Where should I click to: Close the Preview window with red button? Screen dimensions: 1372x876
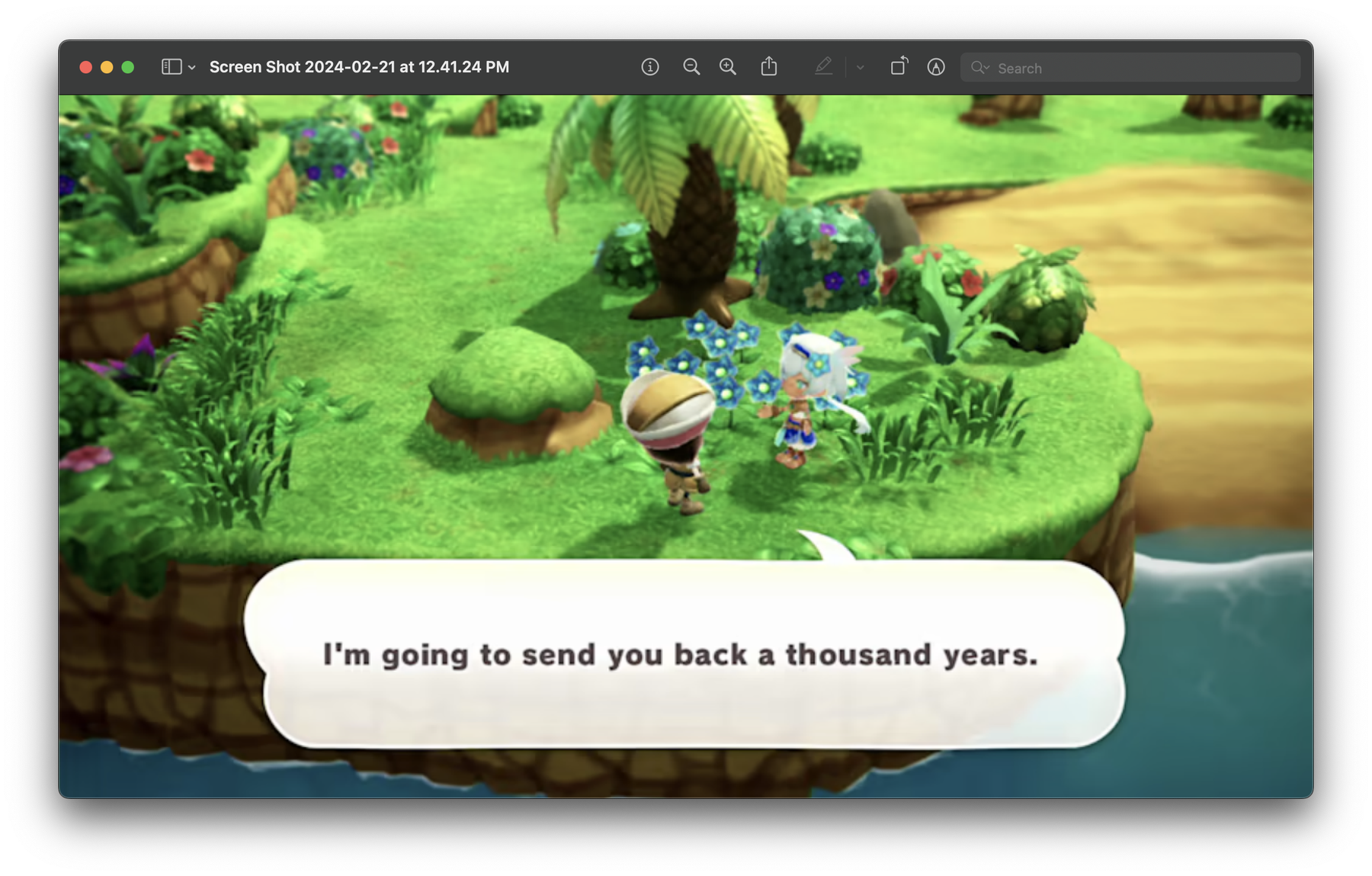point(86,67)
